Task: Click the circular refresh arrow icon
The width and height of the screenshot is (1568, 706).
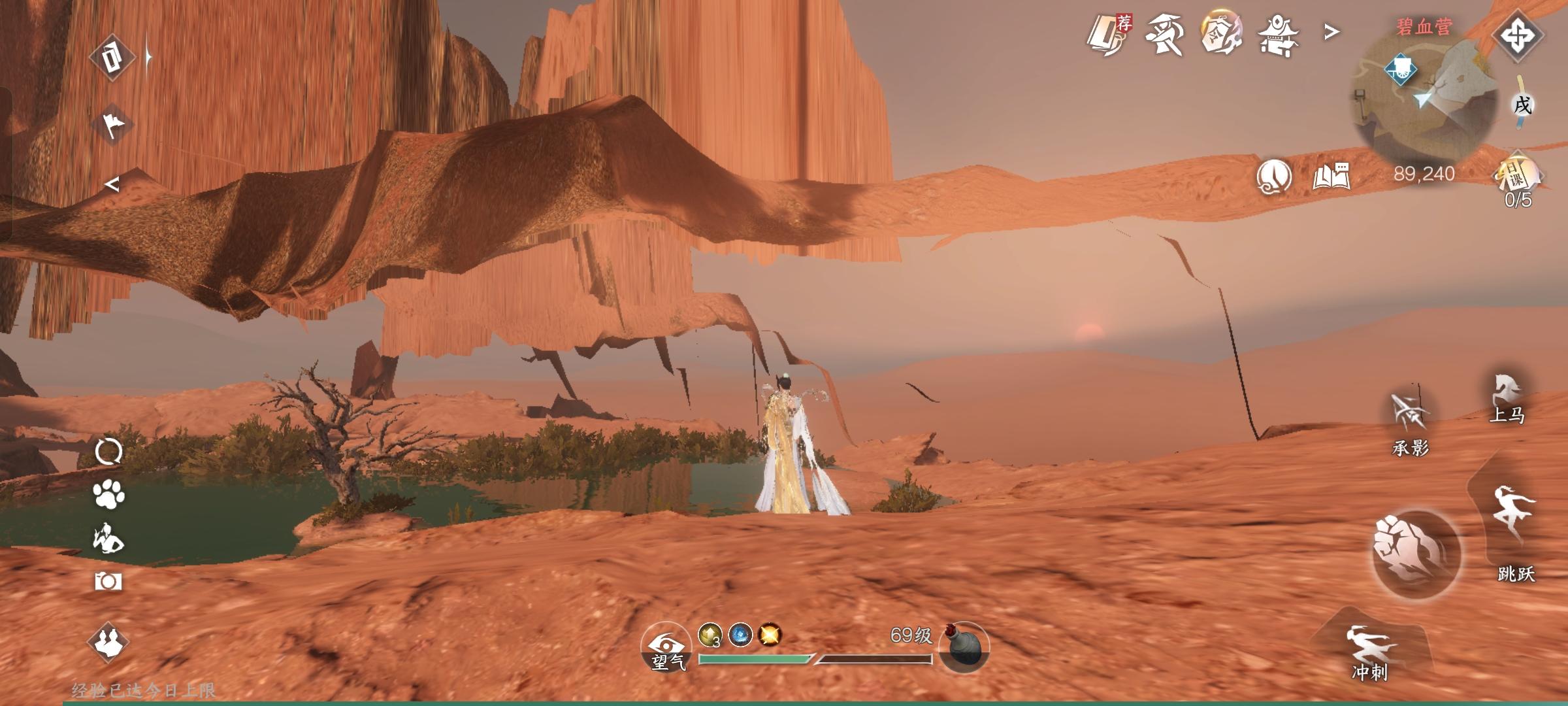Action: pyautogui.click(x=108, y=451)
